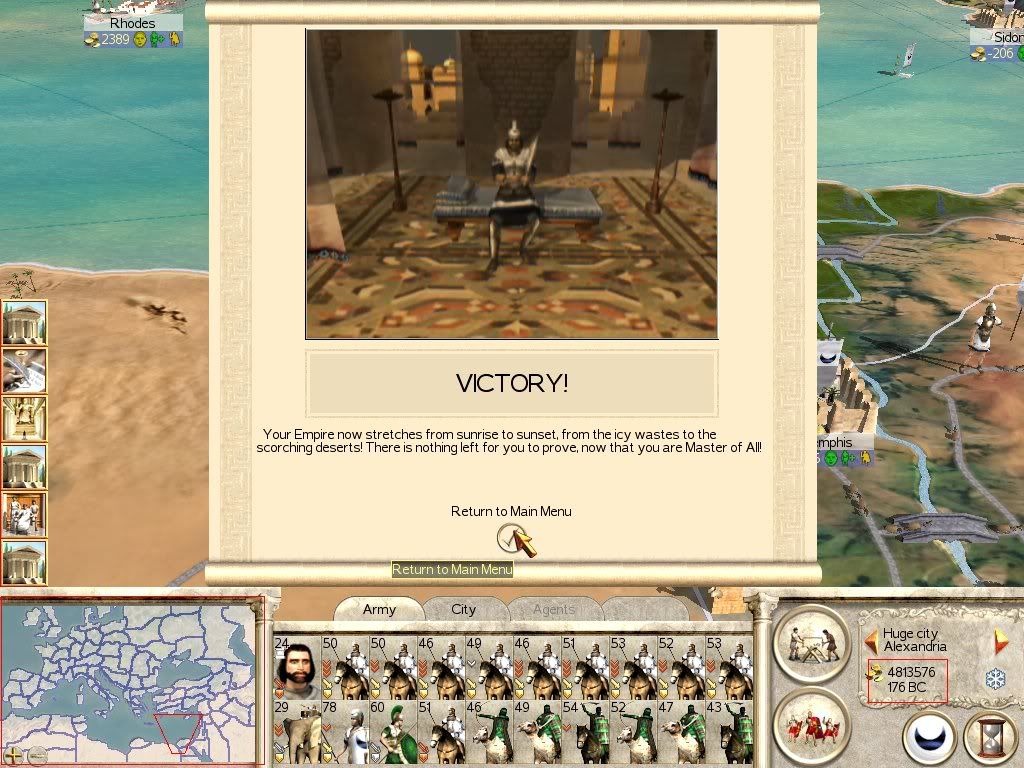Select the Agents tab
The height and width of the screenshot is (768, 1024).
coord(553,610)
